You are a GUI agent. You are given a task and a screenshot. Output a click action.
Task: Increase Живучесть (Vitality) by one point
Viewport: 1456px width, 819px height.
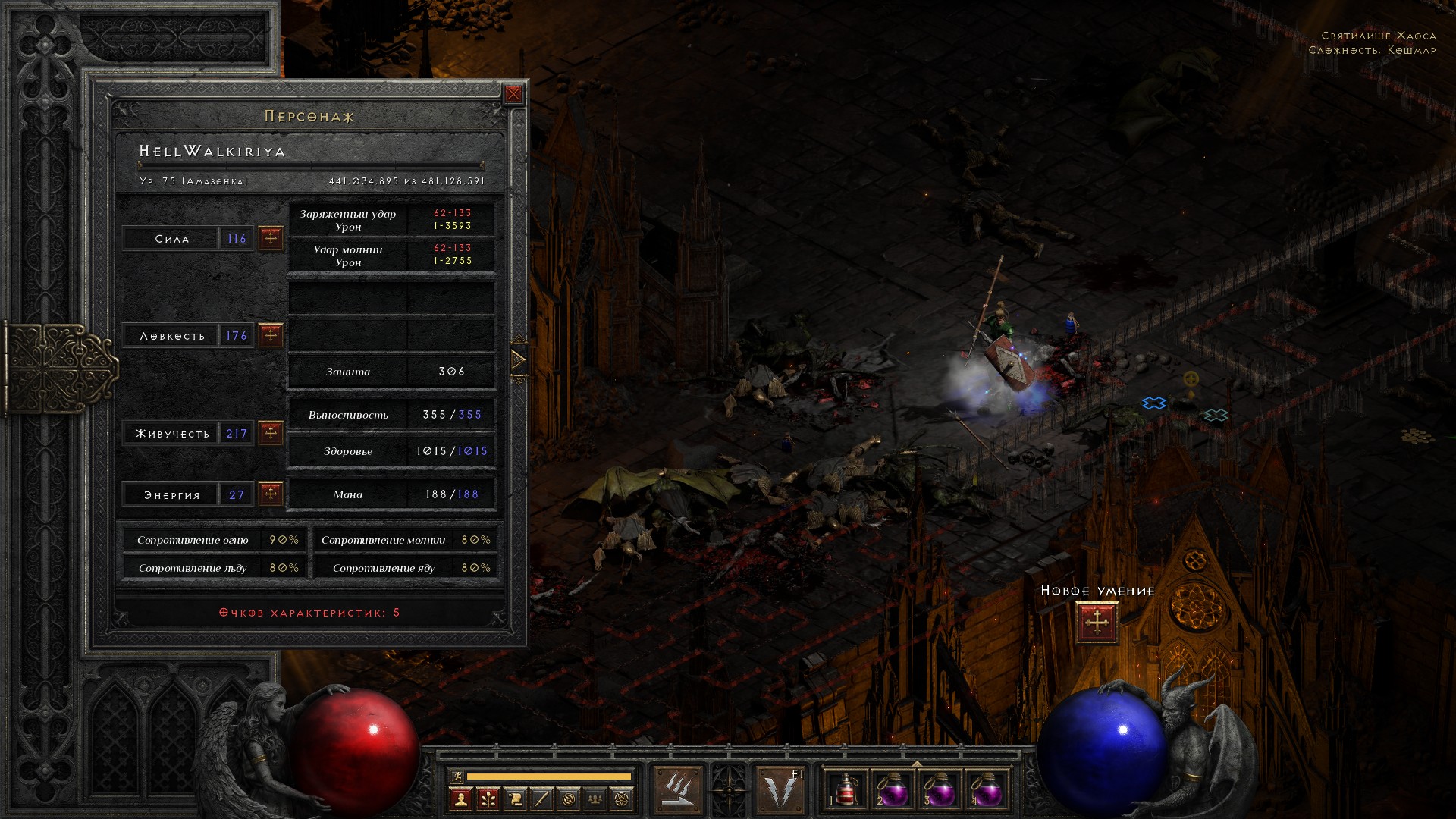pyautogui.click(x=271, y=433)
